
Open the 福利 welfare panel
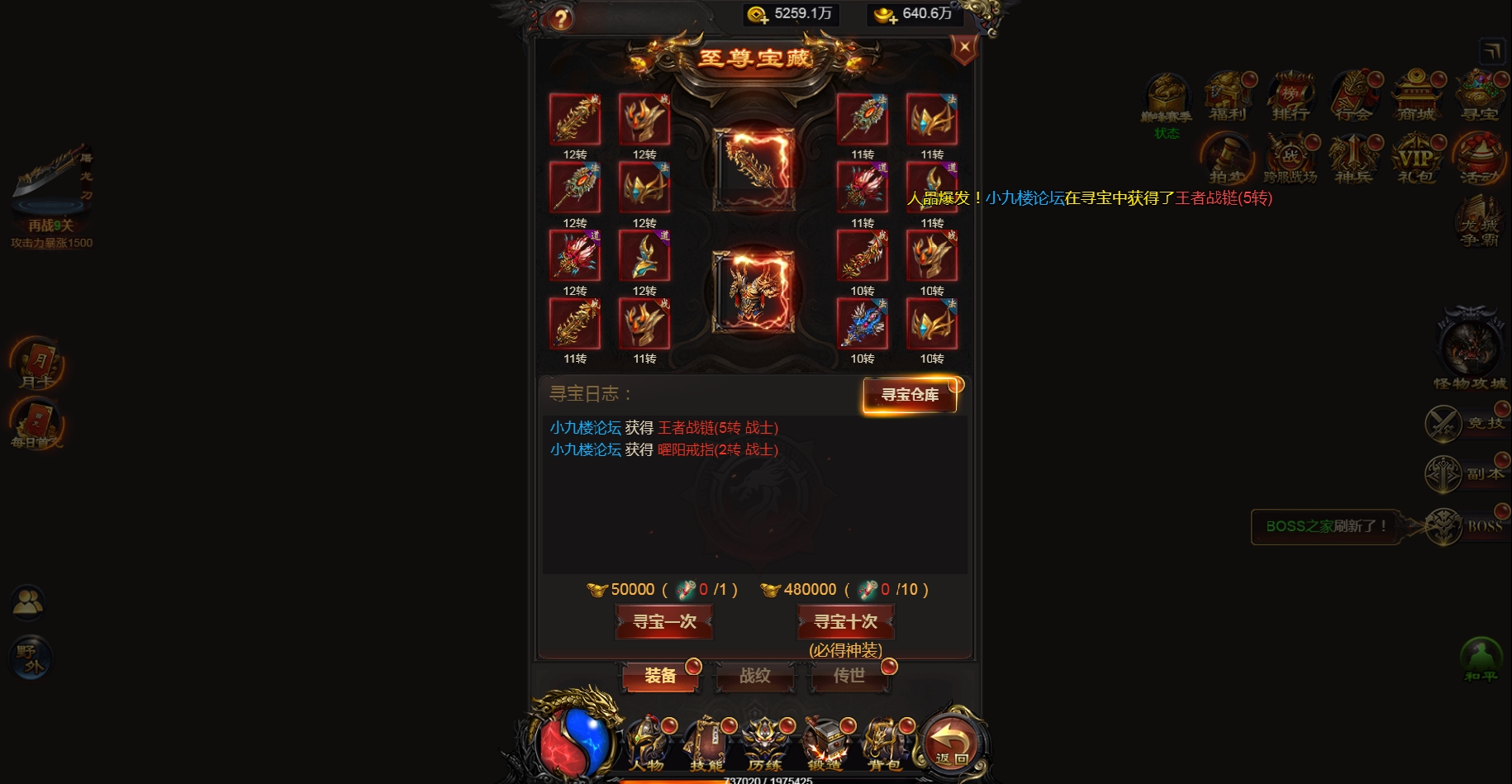pos(1228,93)
